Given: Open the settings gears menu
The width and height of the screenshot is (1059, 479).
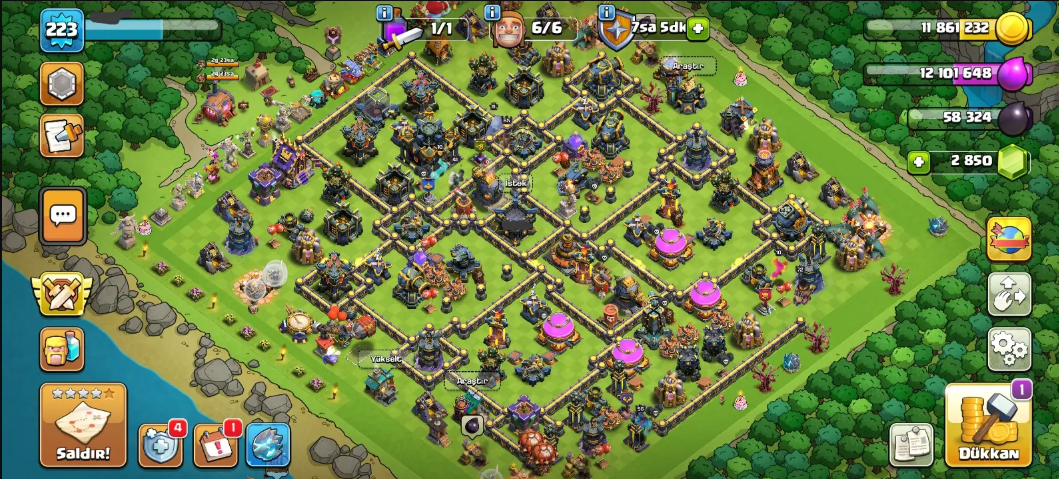Looking at the screenshot, I should pyautogui.click(x=1009, y=349).
